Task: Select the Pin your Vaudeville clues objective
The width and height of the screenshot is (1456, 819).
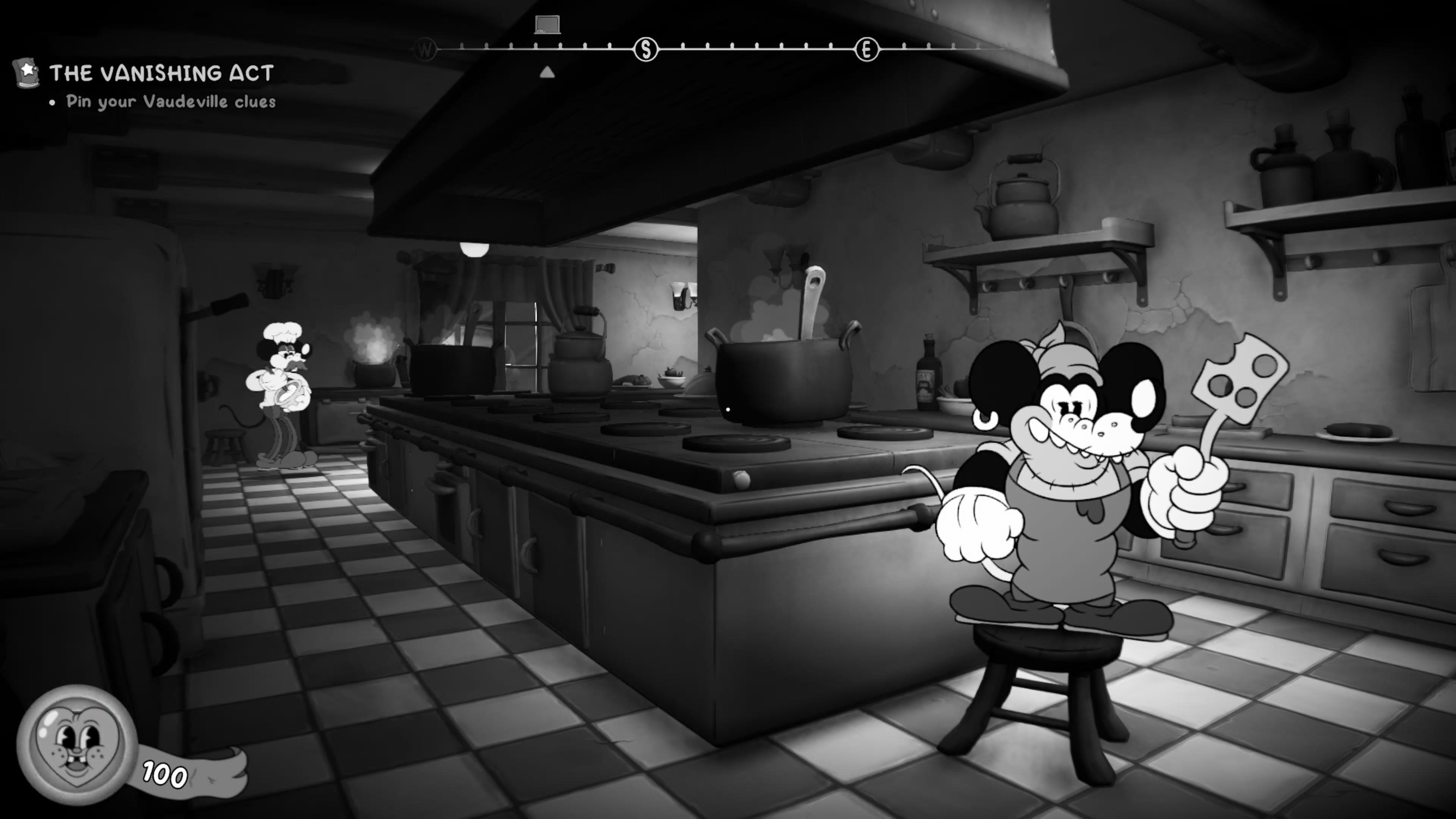Action: click(171, 102)
